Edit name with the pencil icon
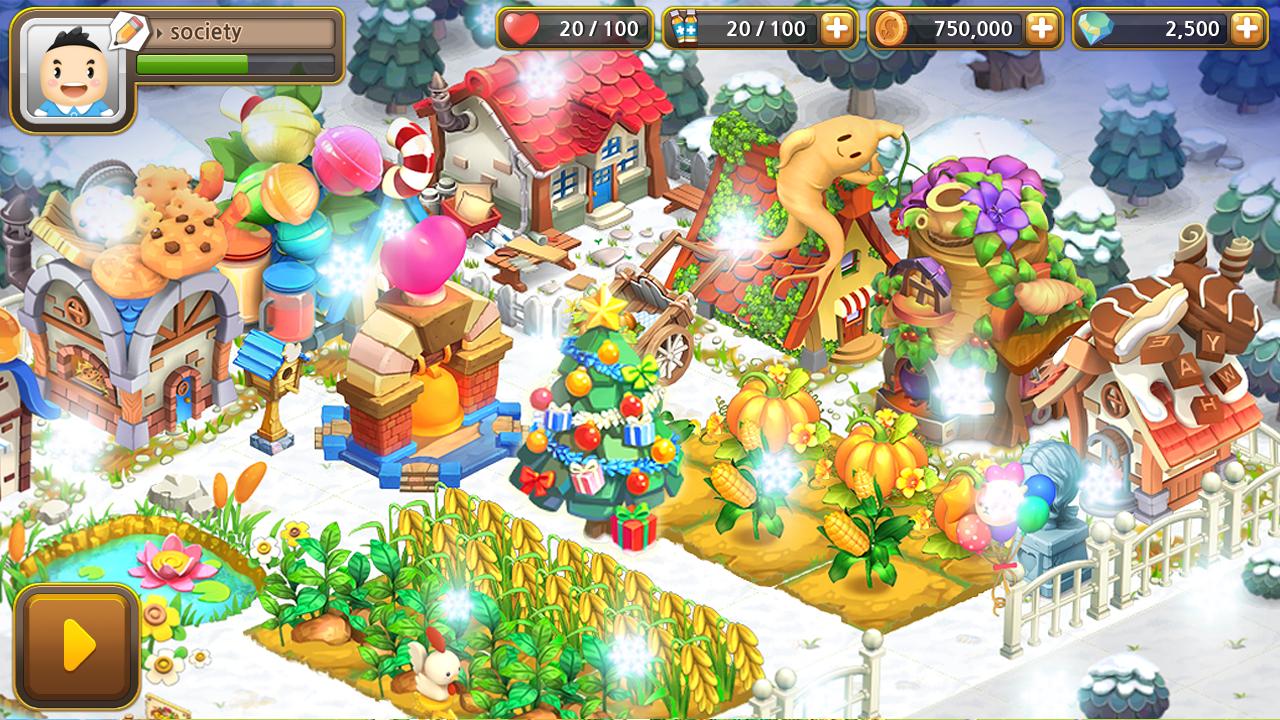 128,30
